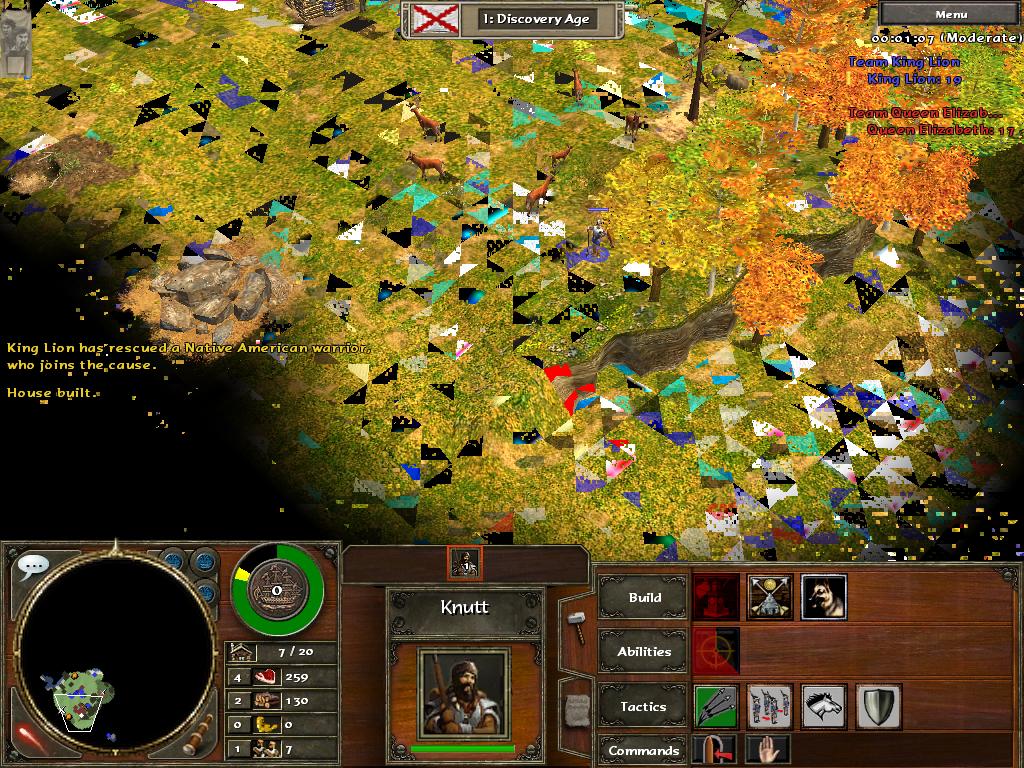Open the chat speech bubble
This screenshot has width=1024, height=768.
click(32, 567)
